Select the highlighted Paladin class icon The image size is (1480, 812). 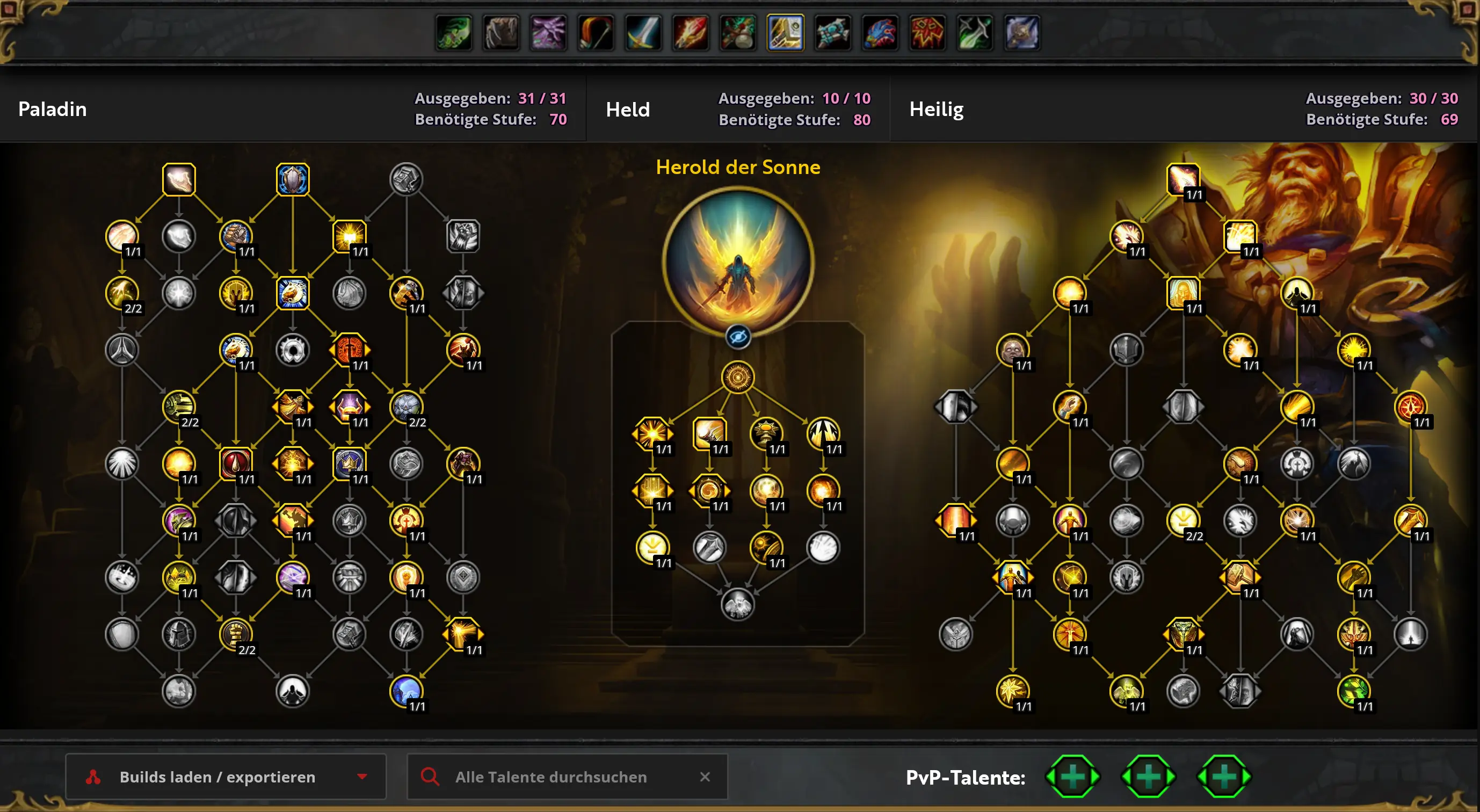785,33
